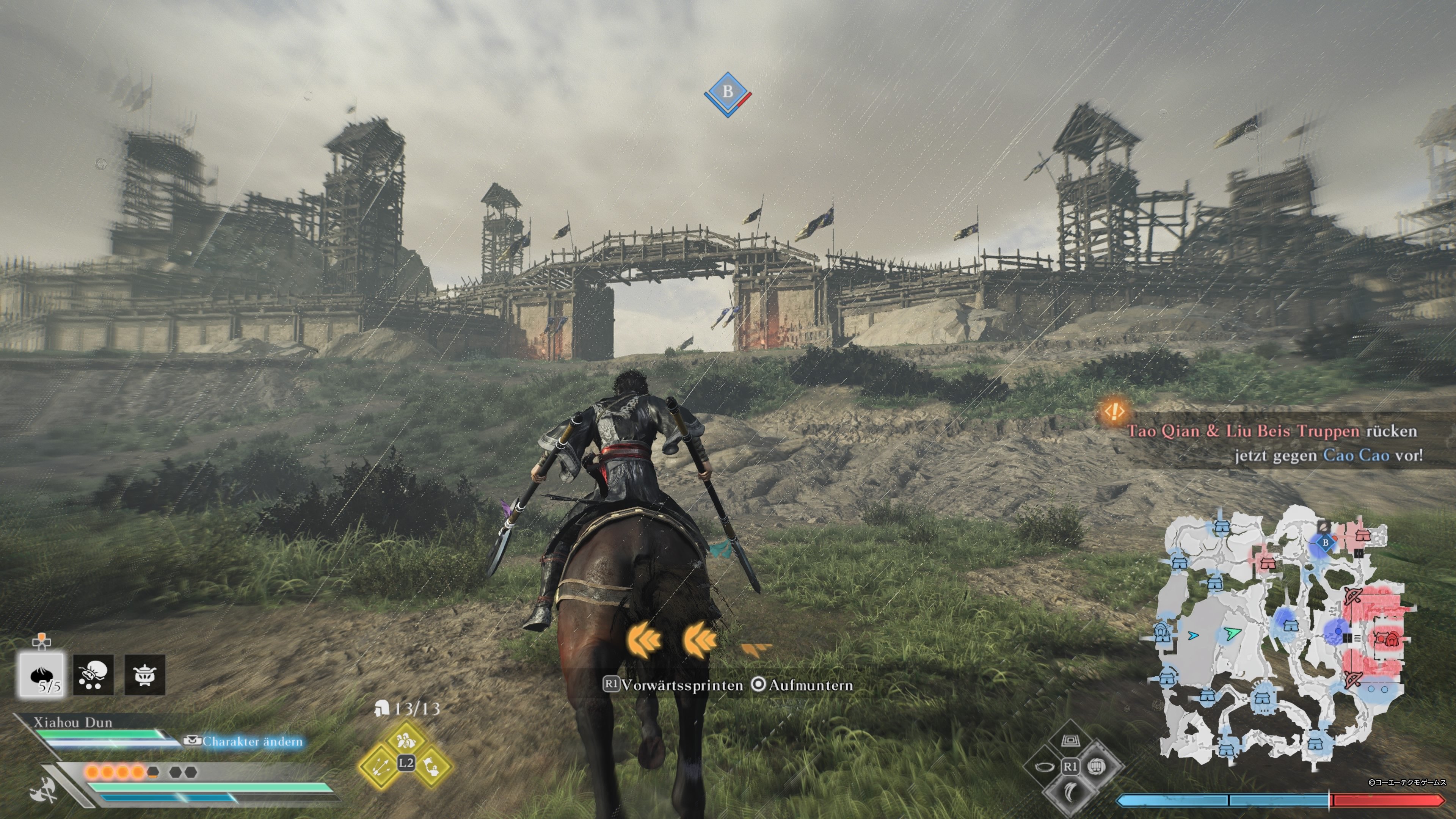Click the clover icon above the item slots

tap(42, 643)
